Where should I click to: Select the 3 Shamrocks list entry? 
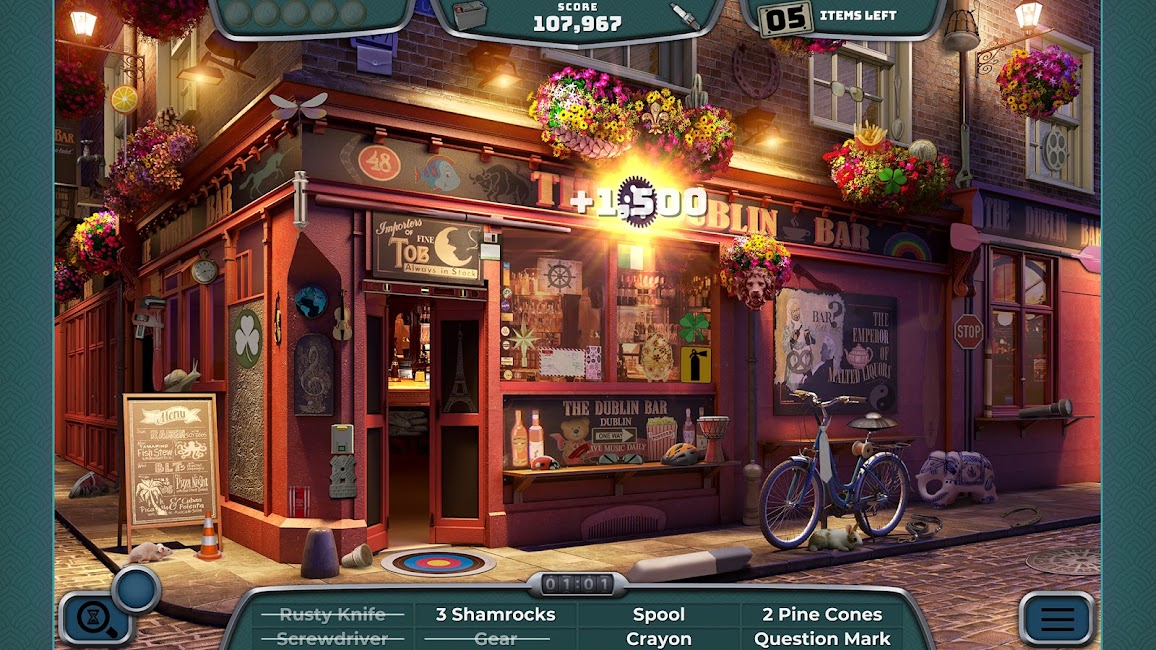coord(495,614)
